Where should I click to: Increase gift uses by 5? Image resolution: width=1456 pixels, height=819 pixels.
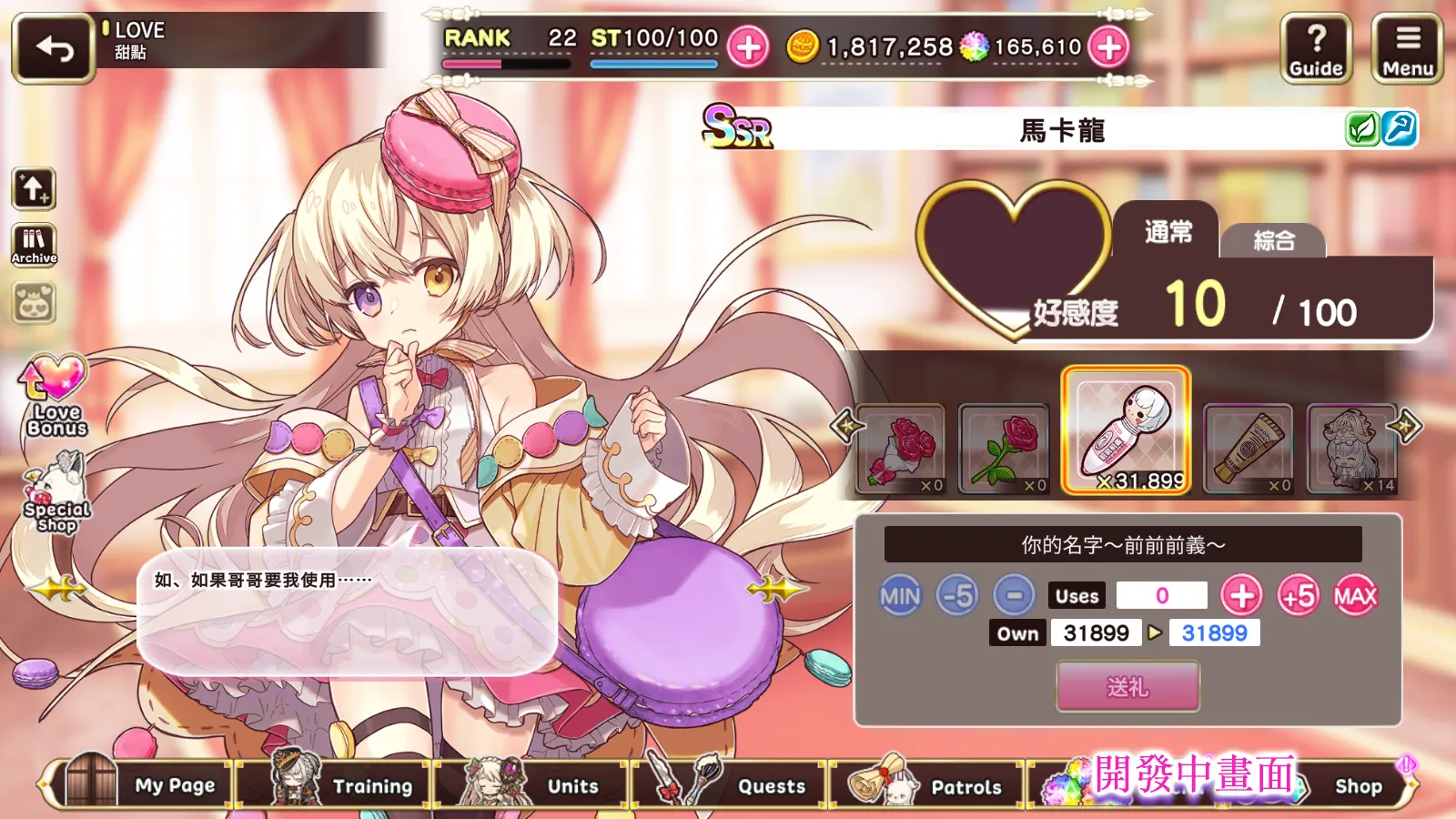click(1299, 596)
